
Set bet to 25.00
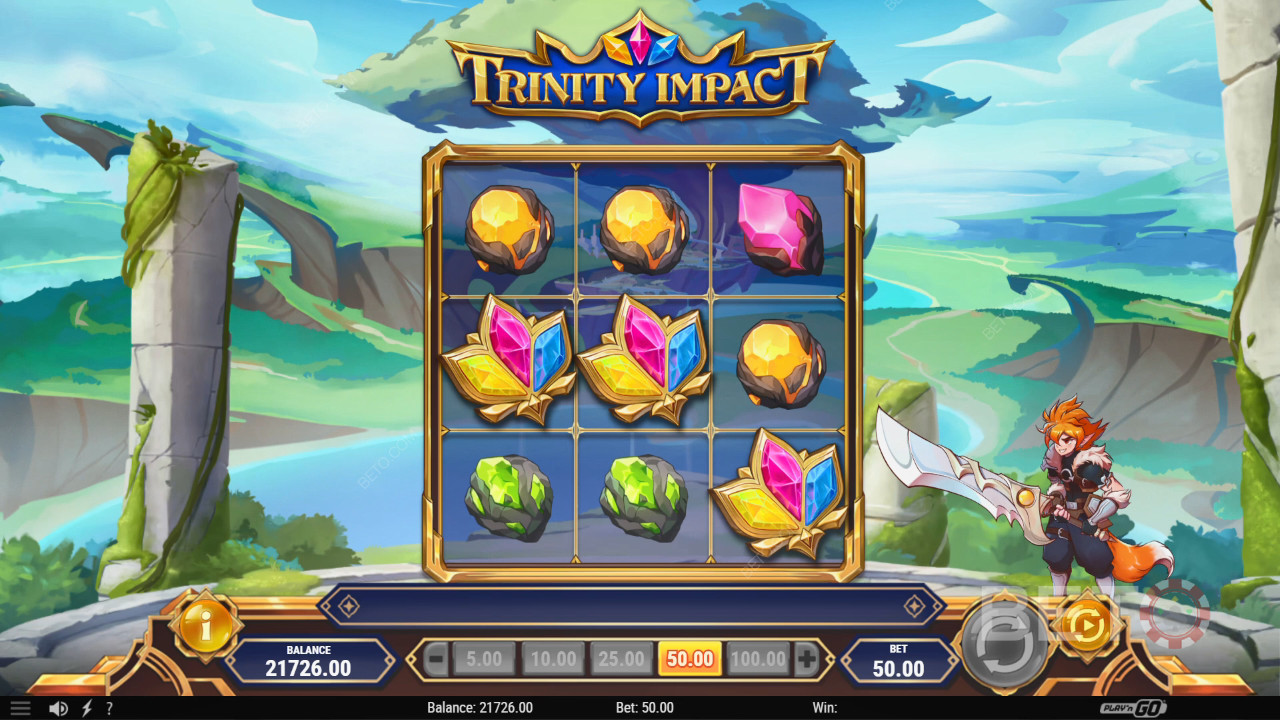[621, 659]
